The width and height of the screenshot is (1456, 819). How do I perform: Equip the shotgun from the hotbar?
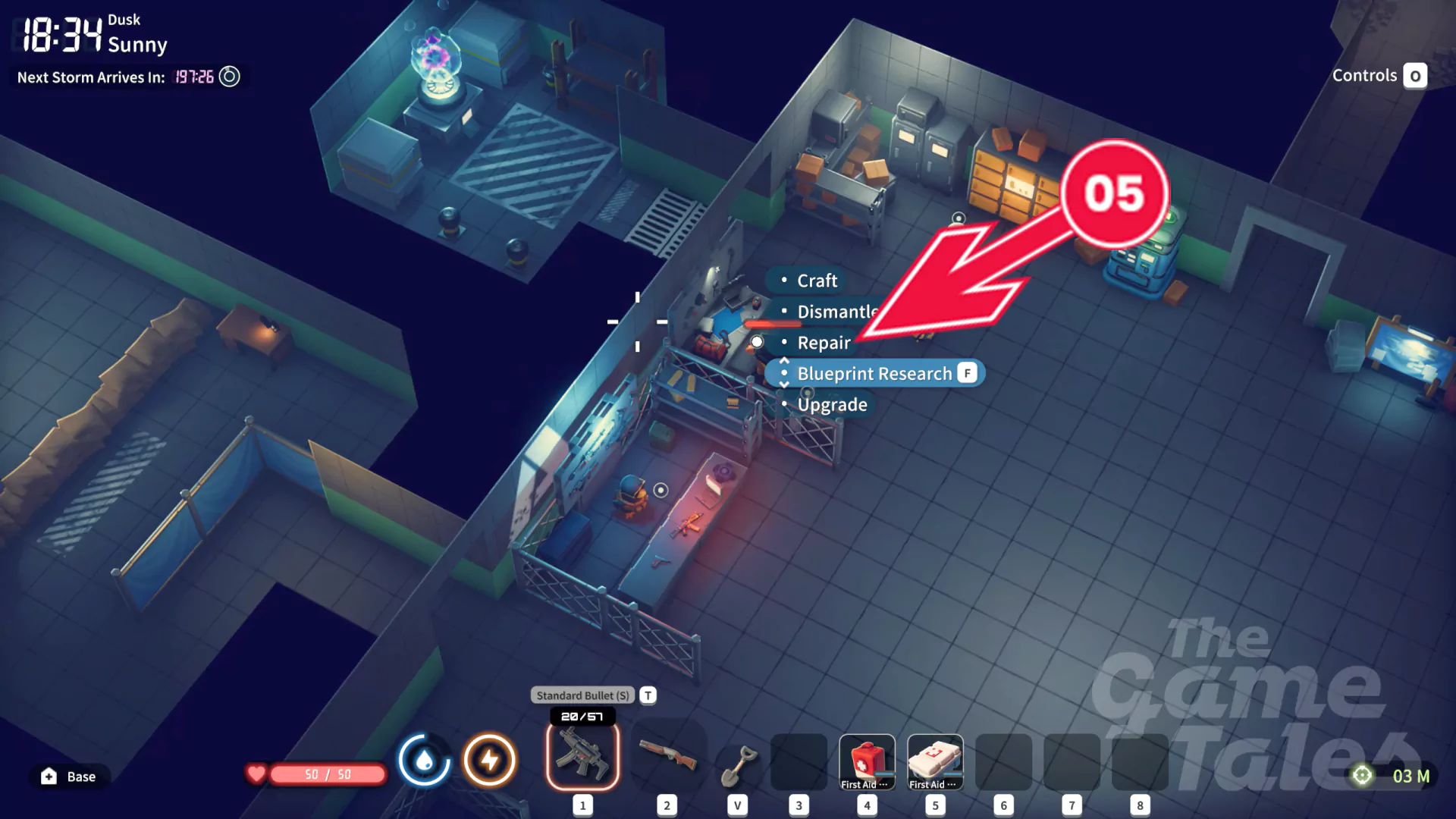pos(667,756)
